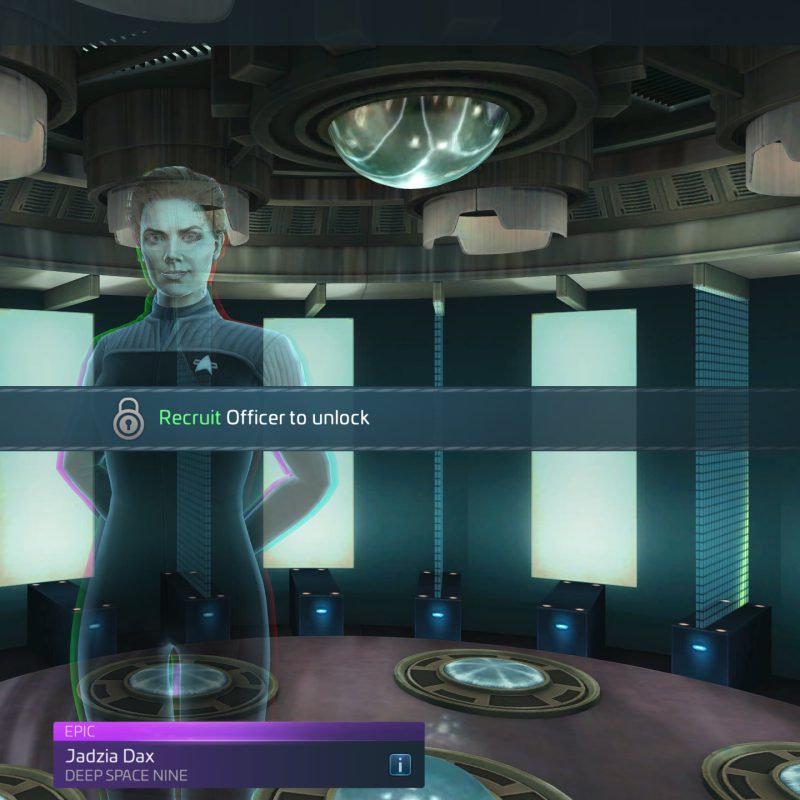Open Jadzia Dax info button
This screenshot has width=800, height=800.
tap(399, 765)
